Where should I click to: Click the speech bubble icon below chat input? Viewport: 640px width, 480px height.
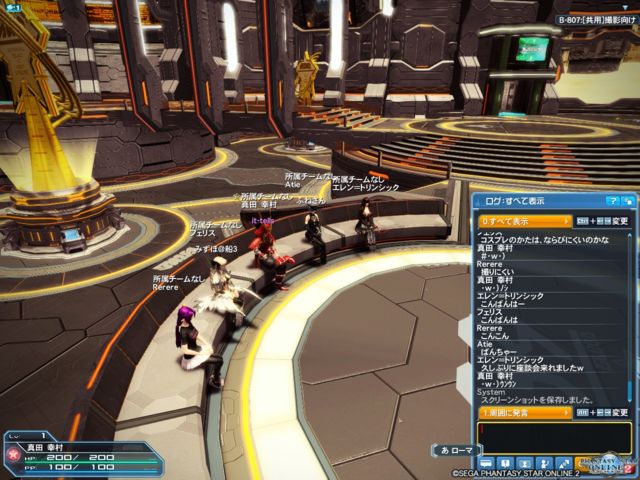488,464
